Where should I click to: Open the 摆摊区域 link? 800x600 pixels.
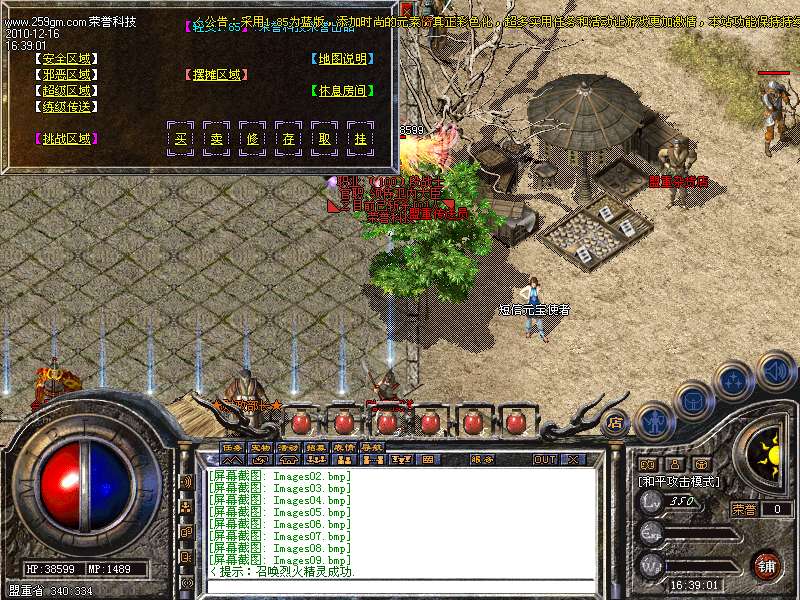pos(216,74)
